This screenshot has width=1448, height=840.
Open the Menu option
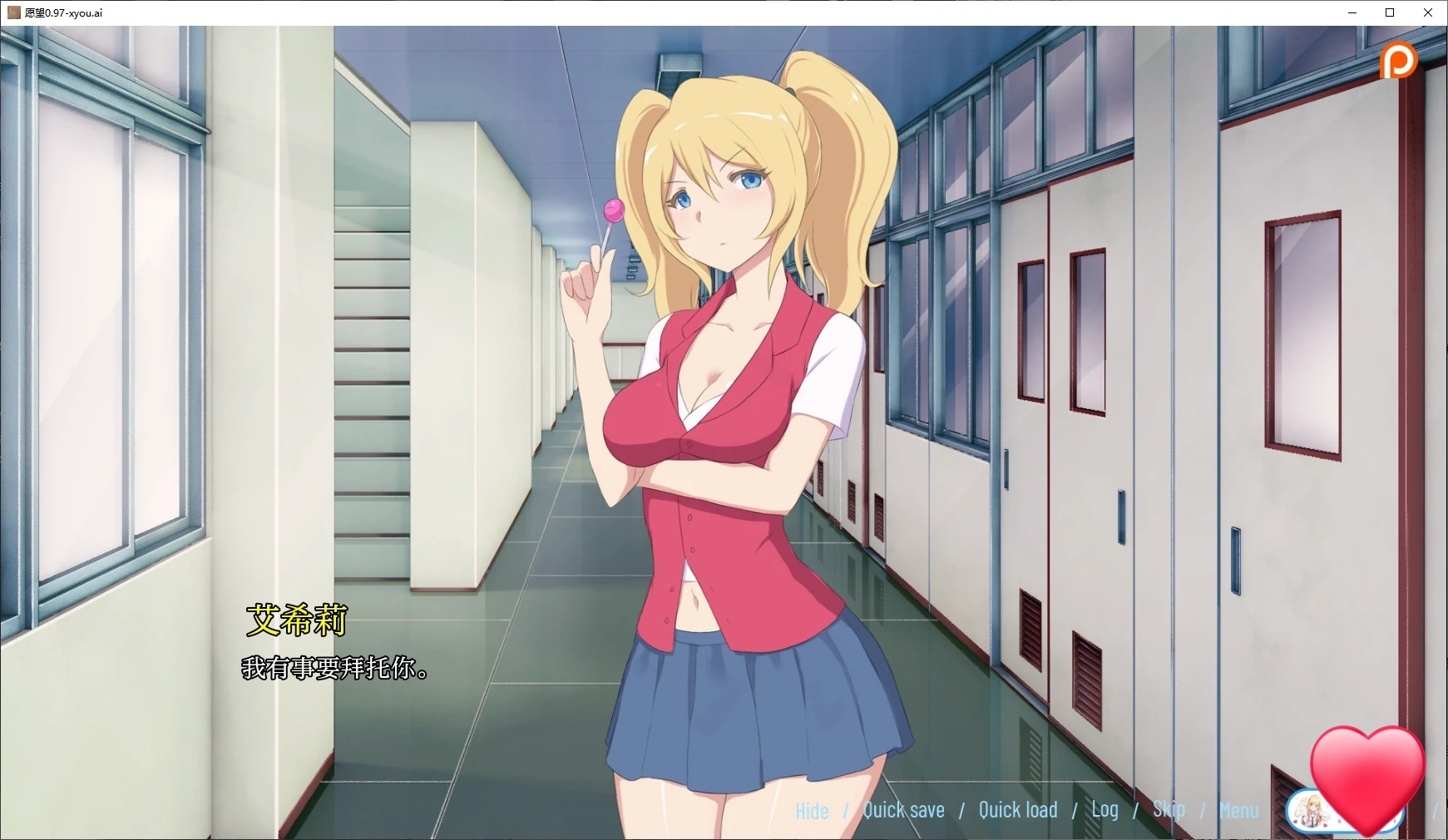(1238, 809)
